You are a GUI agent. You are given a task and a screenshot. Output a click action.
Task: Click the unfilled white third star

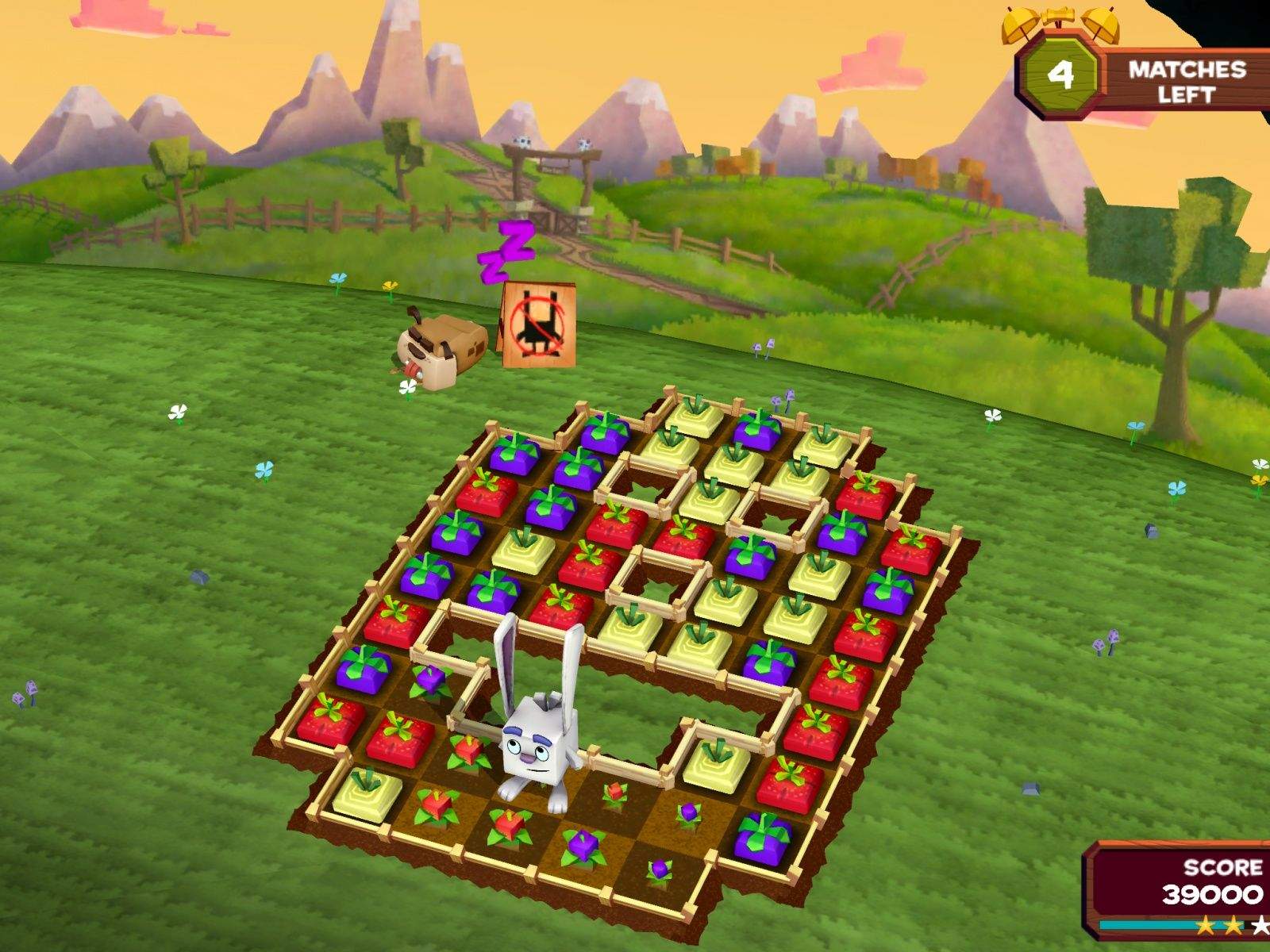point(1262,926)
